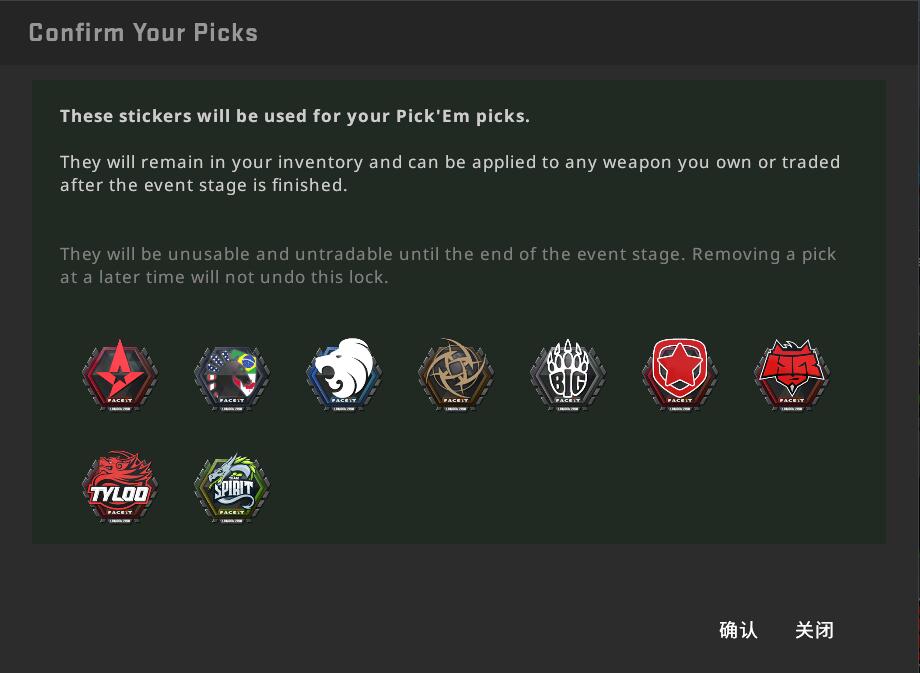920x673 pixels.
Task: Choose the MIBR skull sticker
Action: (x=232, y=375)
